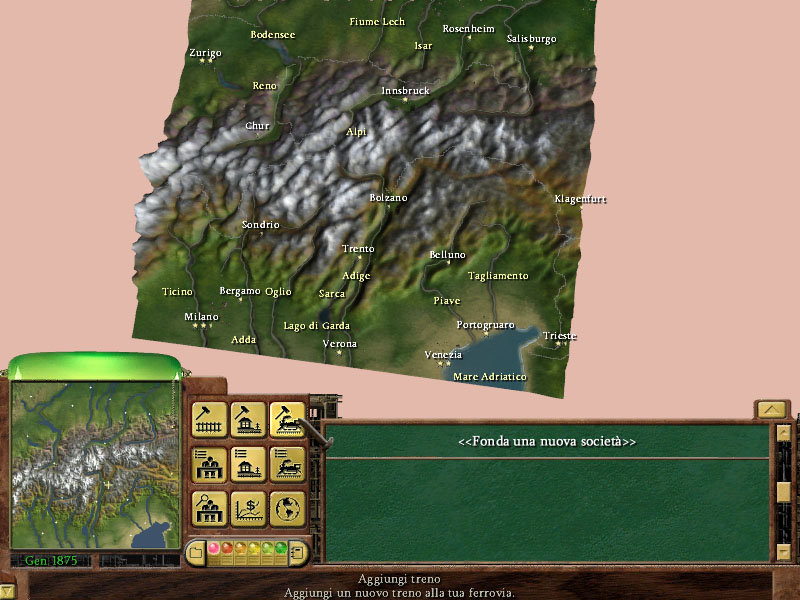This screenshot has width=800, height=600.
Task: Open the player detail magnifier button
Action: [x=209, y=508]
